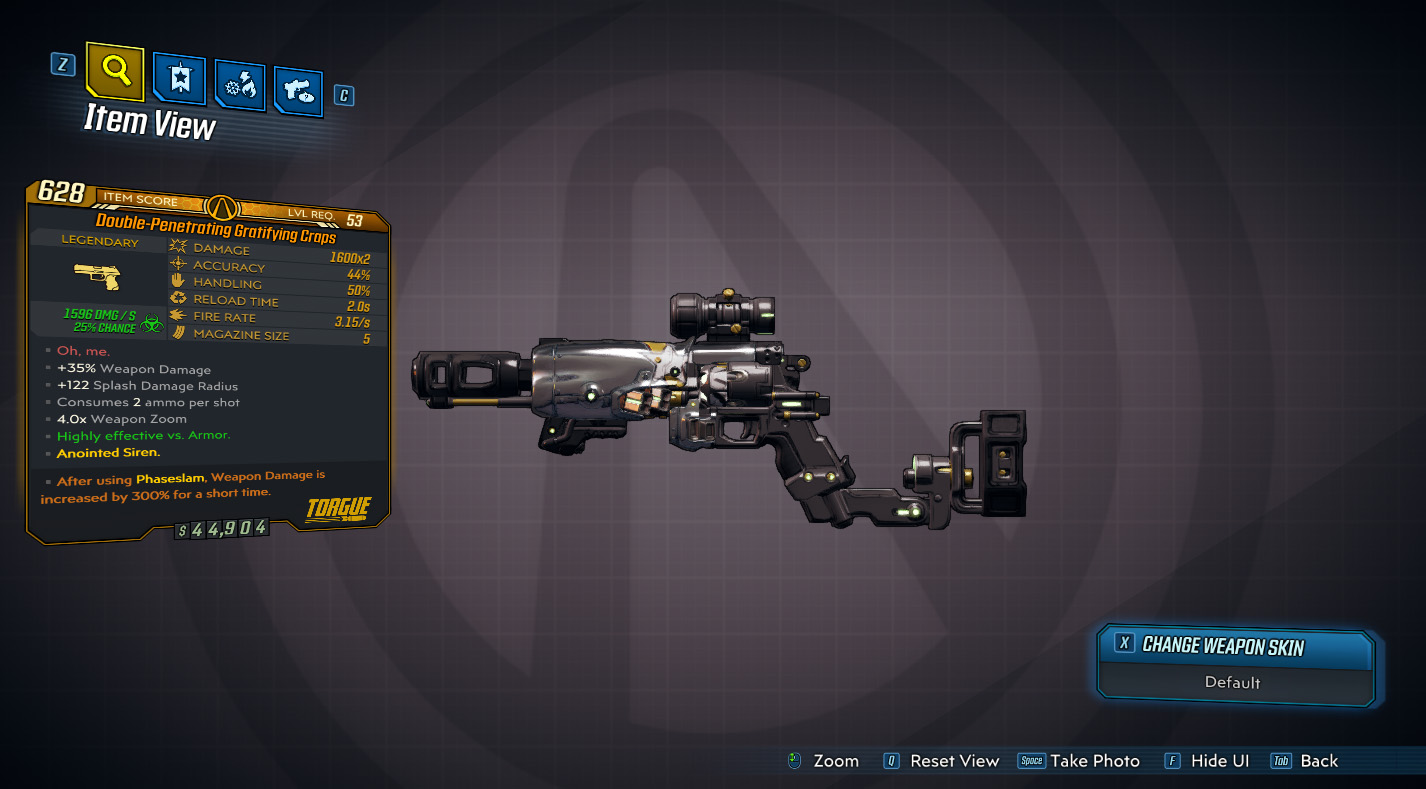Open the star banner inspect icon
1426x789 pixels.
click(x=180, y=80)
